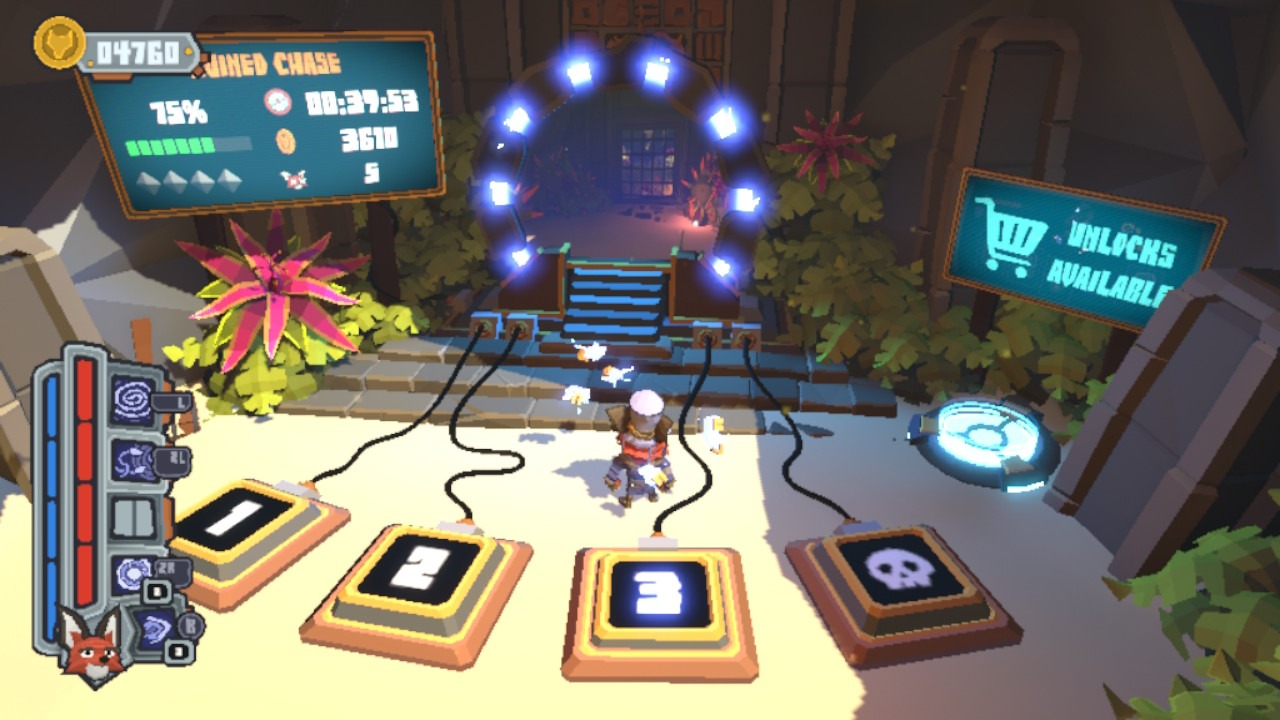Click the gold fox coin icon
Image resolution: width=1280 pixels, height=720 pixels.
click(x=58, y=43)
